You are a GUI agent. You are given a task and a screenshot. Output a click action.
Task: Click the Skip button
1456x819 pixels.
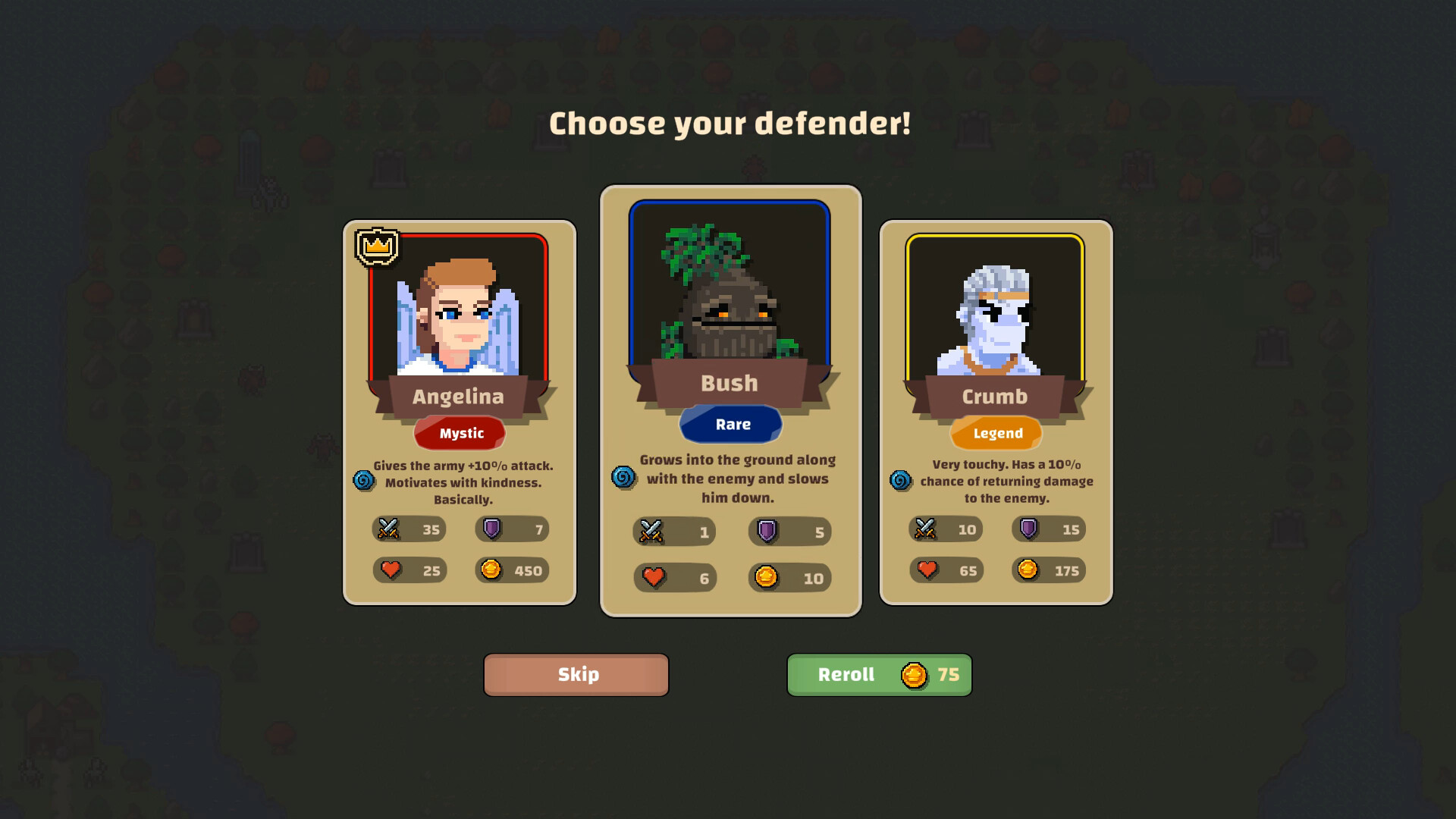click(576, 674)
